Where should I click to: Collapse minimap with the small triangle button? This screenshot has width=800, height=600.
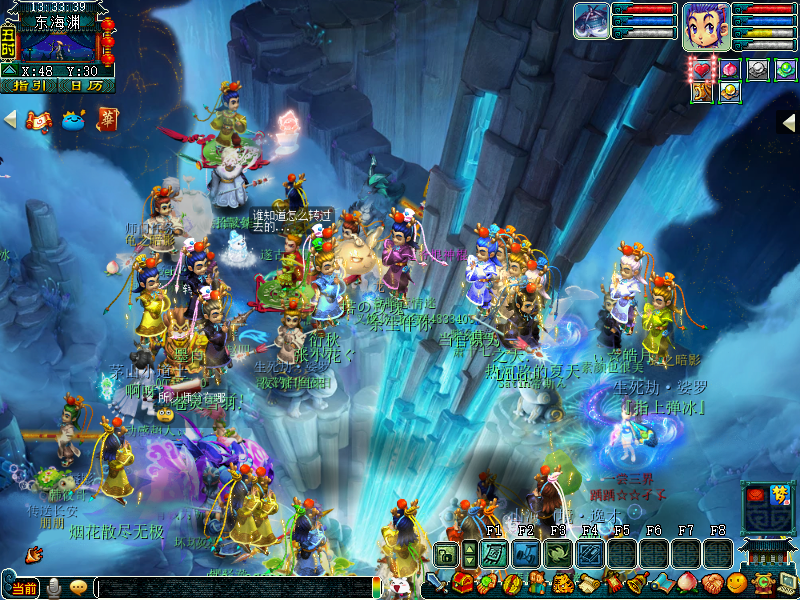point(8,70)
